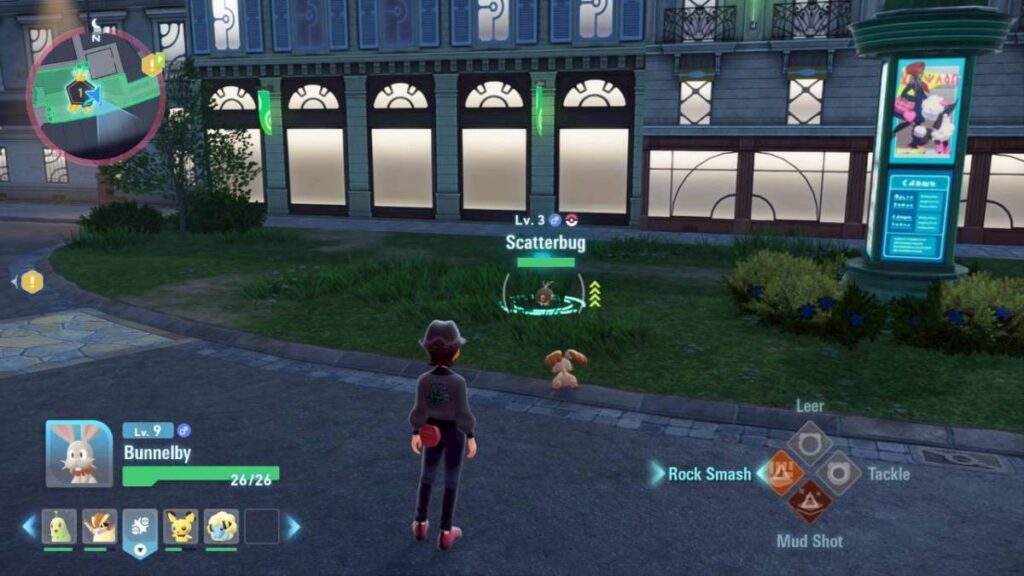Select the yellow exclamation marker on minimap
1024x576 pixels.
[x=152, y=65]
